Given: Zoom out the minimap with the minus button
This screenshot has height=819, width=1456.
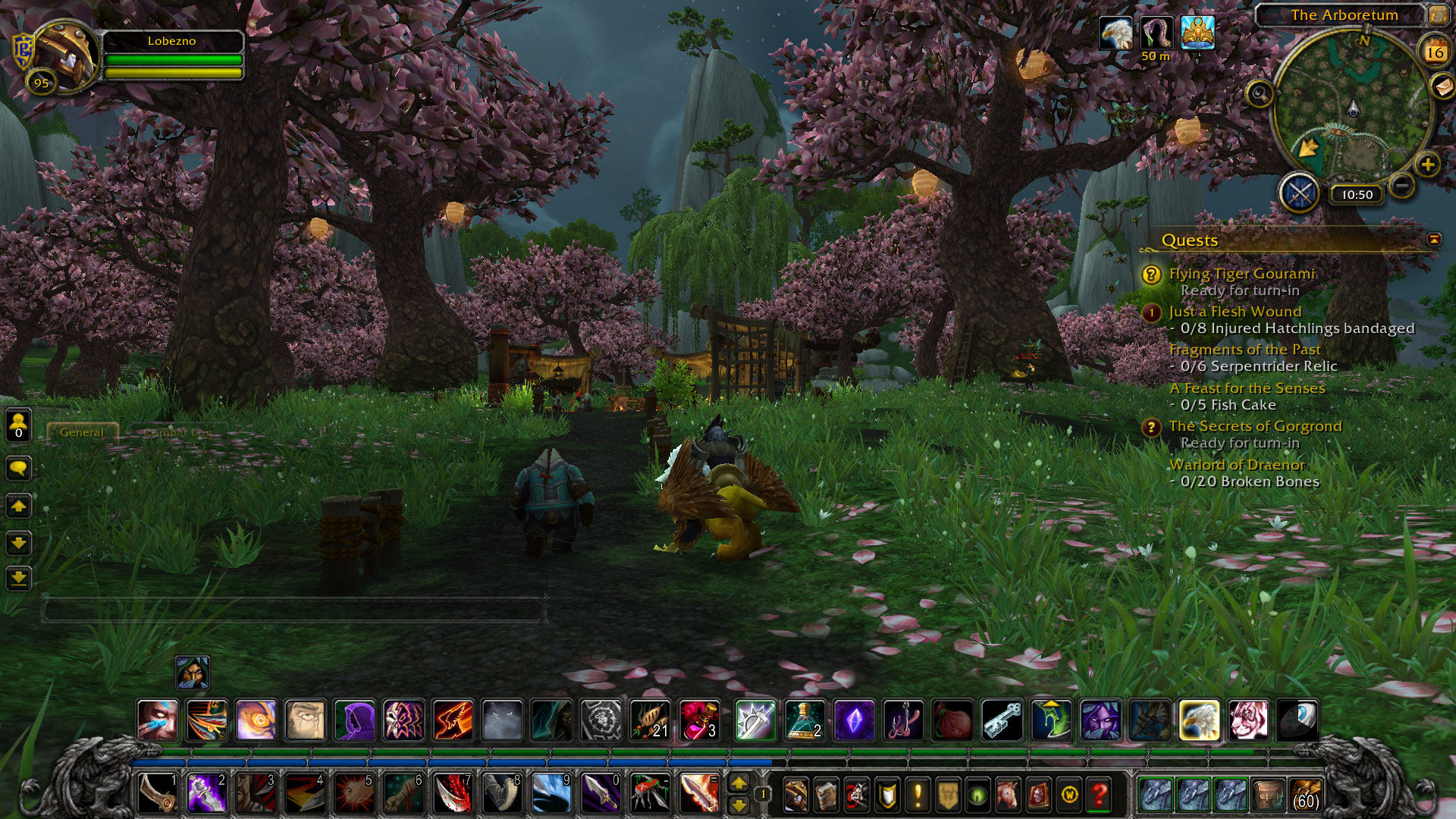Looking at the screenshot, I should pos(1402,184).
